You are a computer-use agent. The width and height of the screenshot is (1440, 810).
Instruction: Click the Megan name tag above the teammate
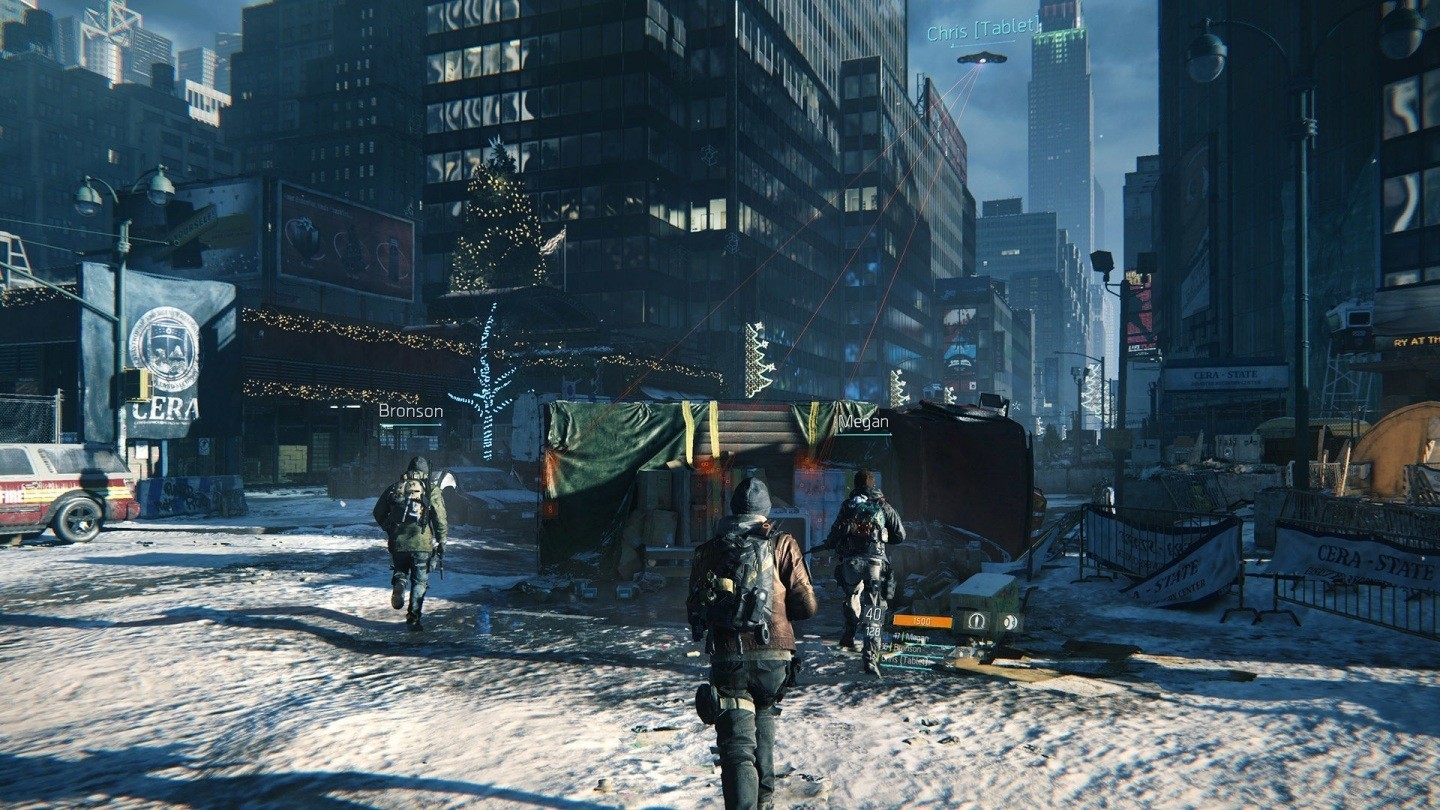863,422
